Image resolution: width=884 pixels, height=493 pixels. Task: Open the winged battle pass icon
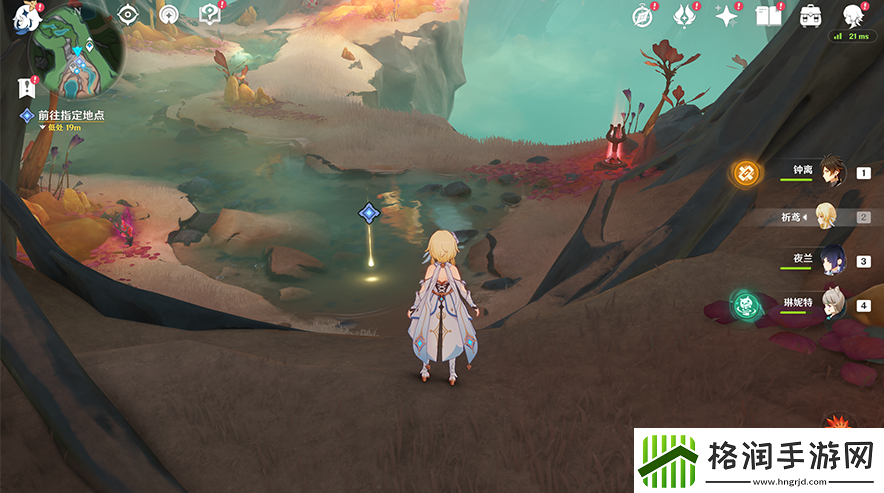685,15
